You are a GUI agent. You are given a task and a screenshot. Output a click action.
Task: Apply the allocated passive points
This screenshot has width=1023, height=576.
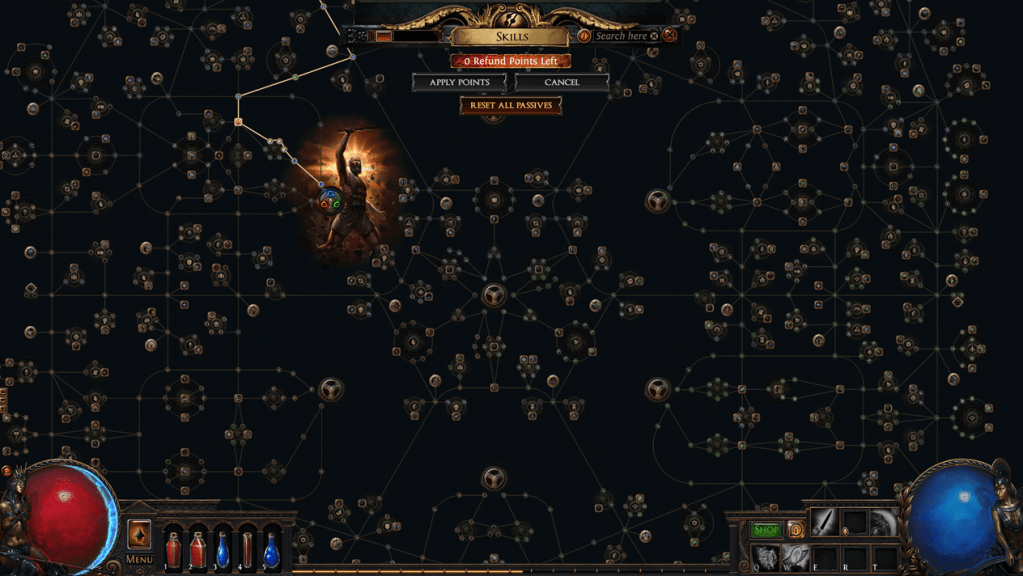459,82
